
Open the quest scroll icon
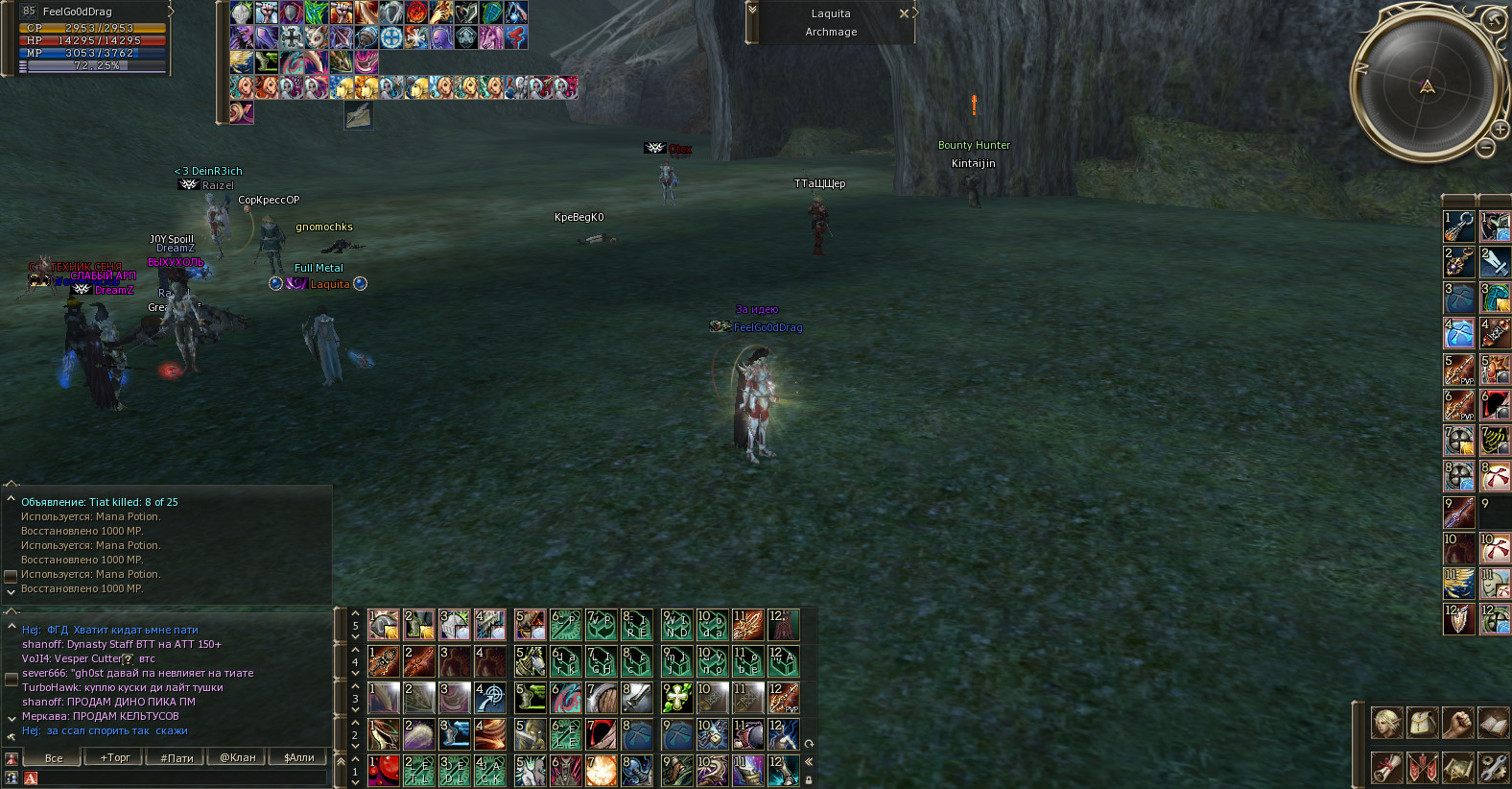click(1386, 767)
